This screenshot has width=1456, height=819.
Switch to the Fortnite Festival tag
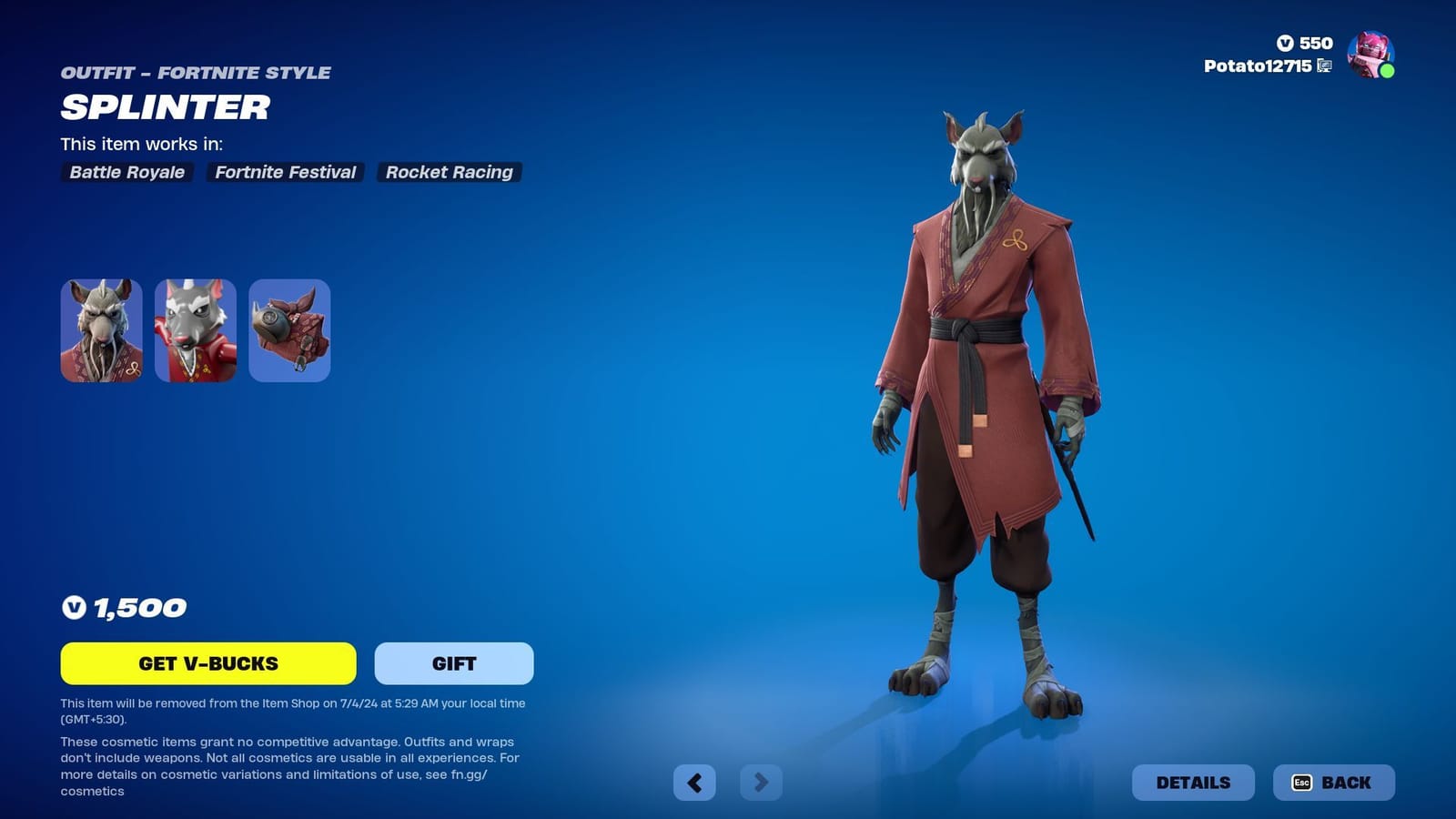[x=285, y=172]
